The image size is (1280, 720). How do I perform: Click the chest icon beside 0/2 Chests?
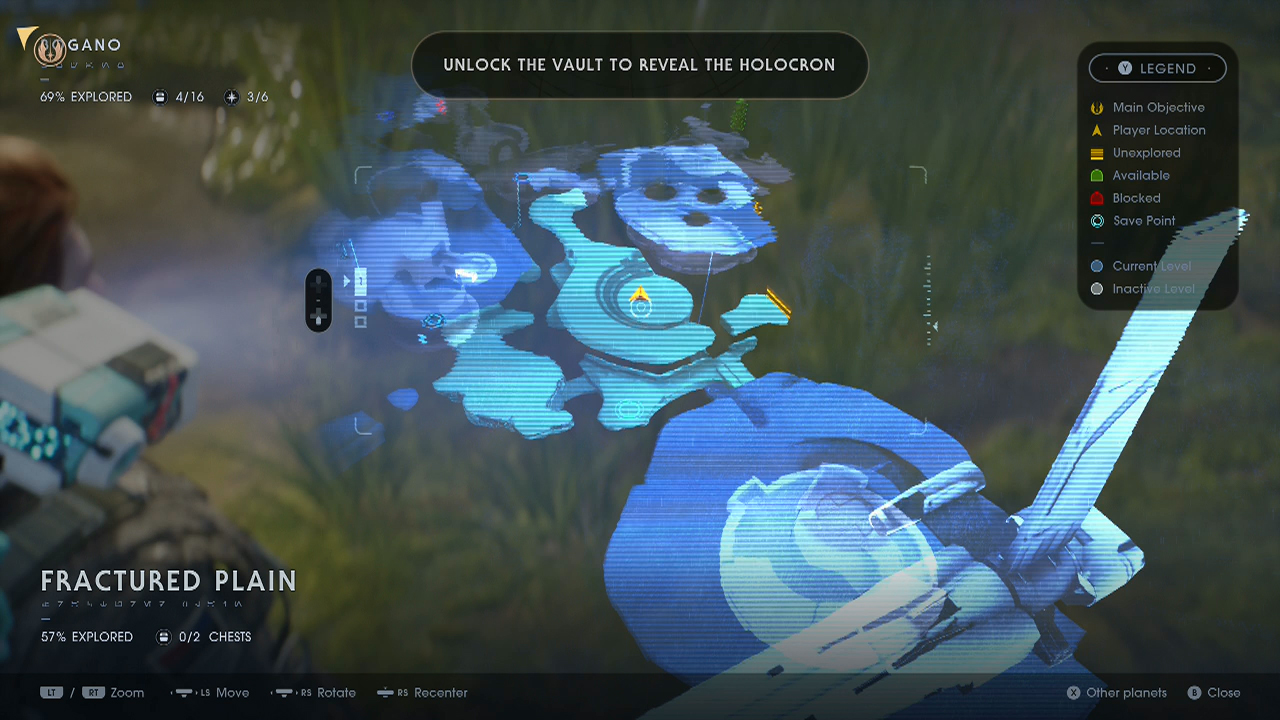(x=163, y=637)
